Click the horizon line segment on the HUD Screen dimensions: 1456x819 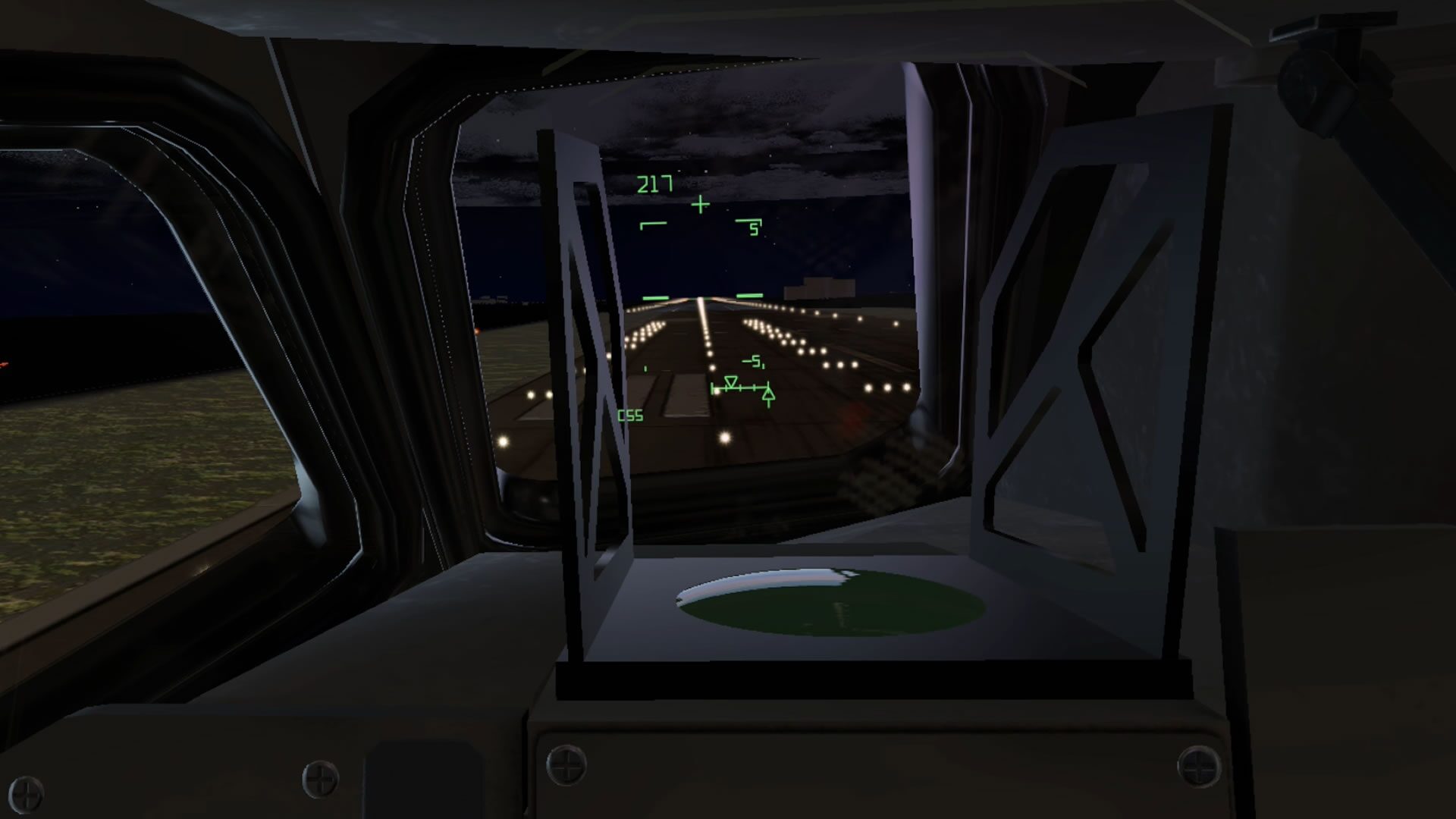[749, 297]
